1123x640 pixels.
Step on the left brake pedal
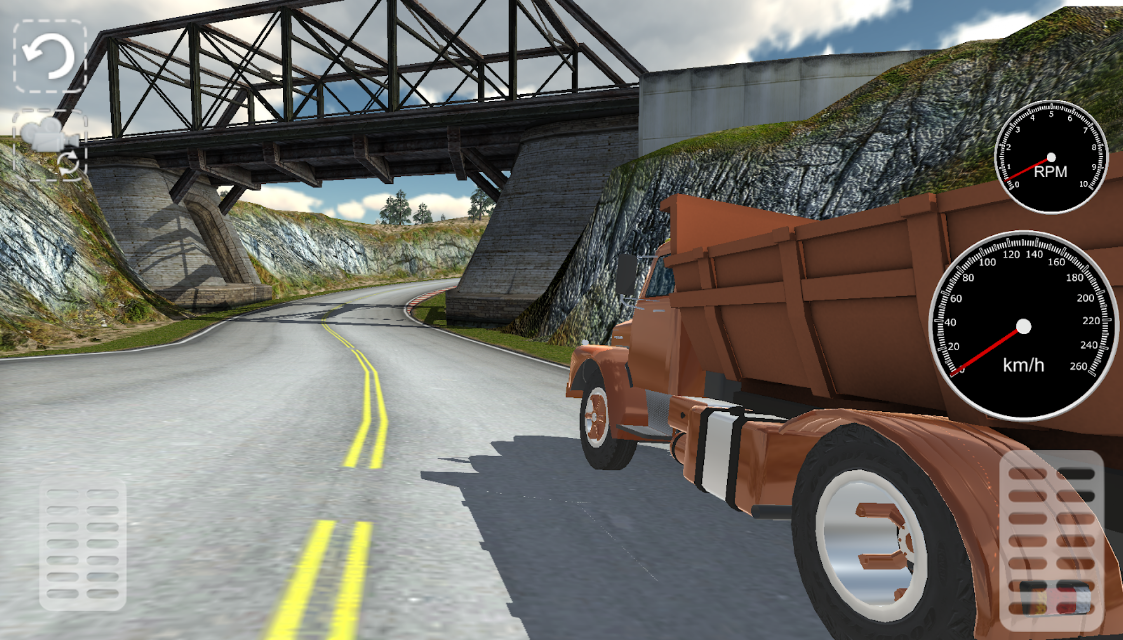83,543
